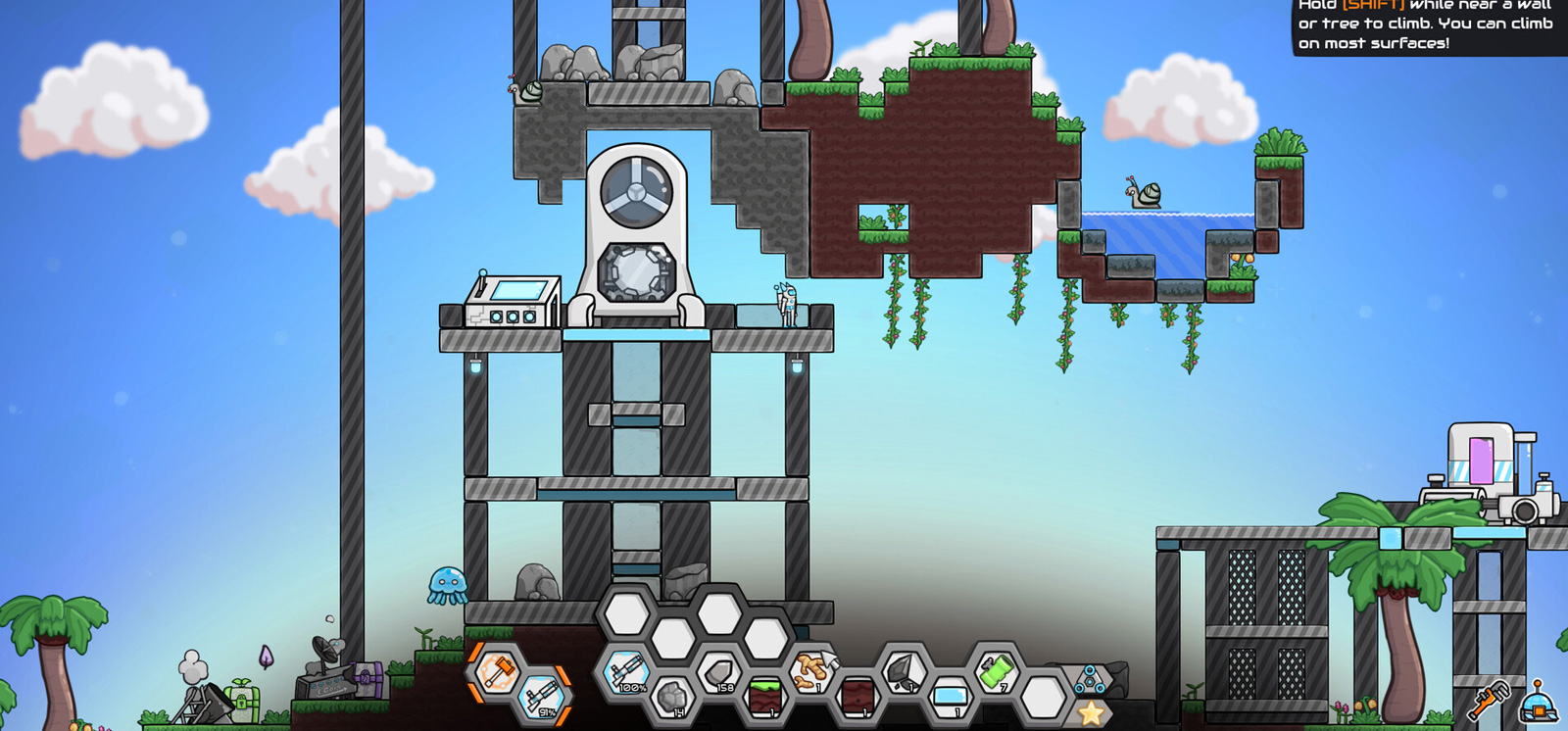
Task: Click the gold star button
Action: pyautogui.click(x=1091, y=713)
